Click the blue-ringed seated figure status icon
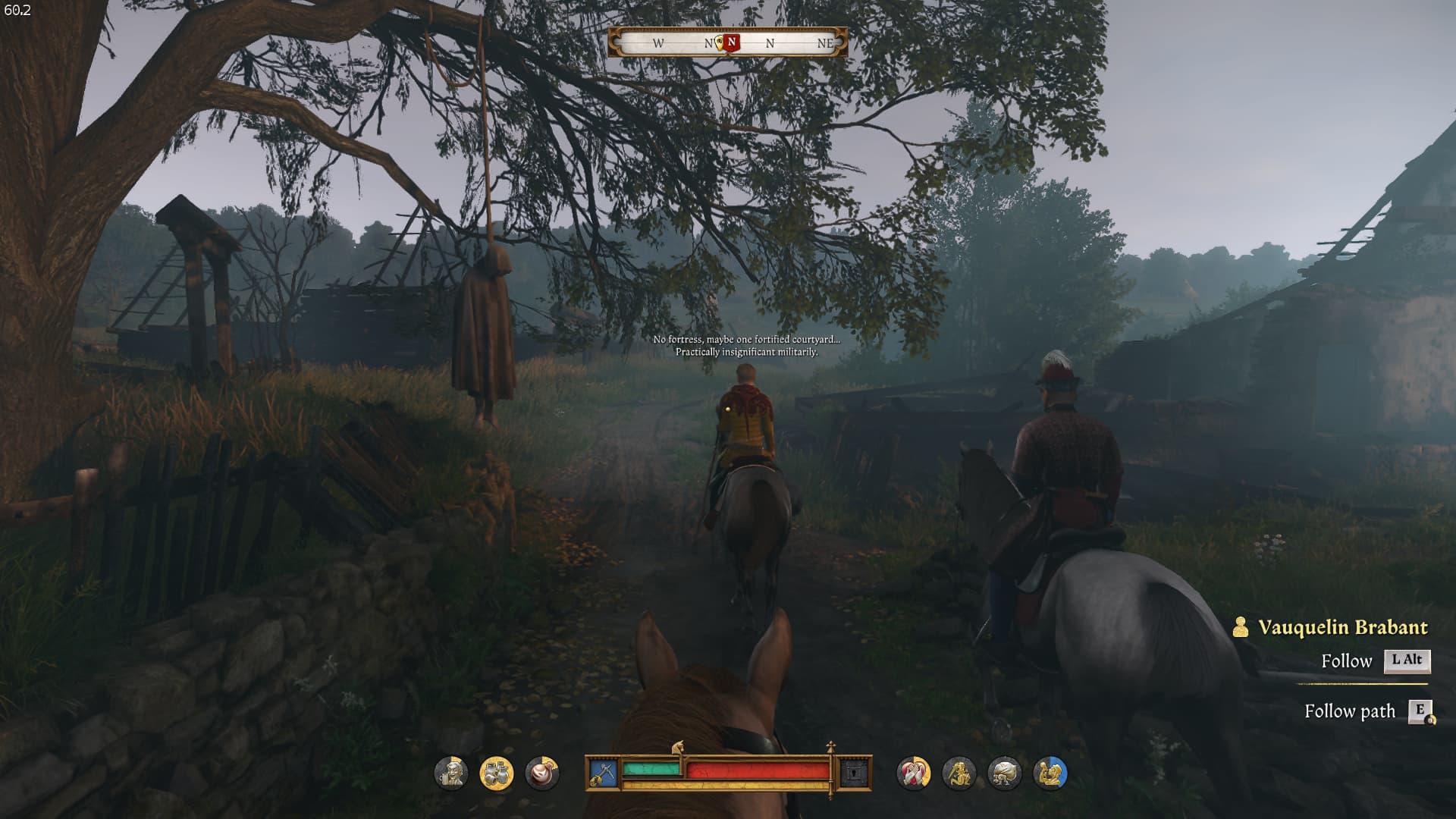Image resolution: width=1456 pixels, height=819 pixels. pos(1050,773)
